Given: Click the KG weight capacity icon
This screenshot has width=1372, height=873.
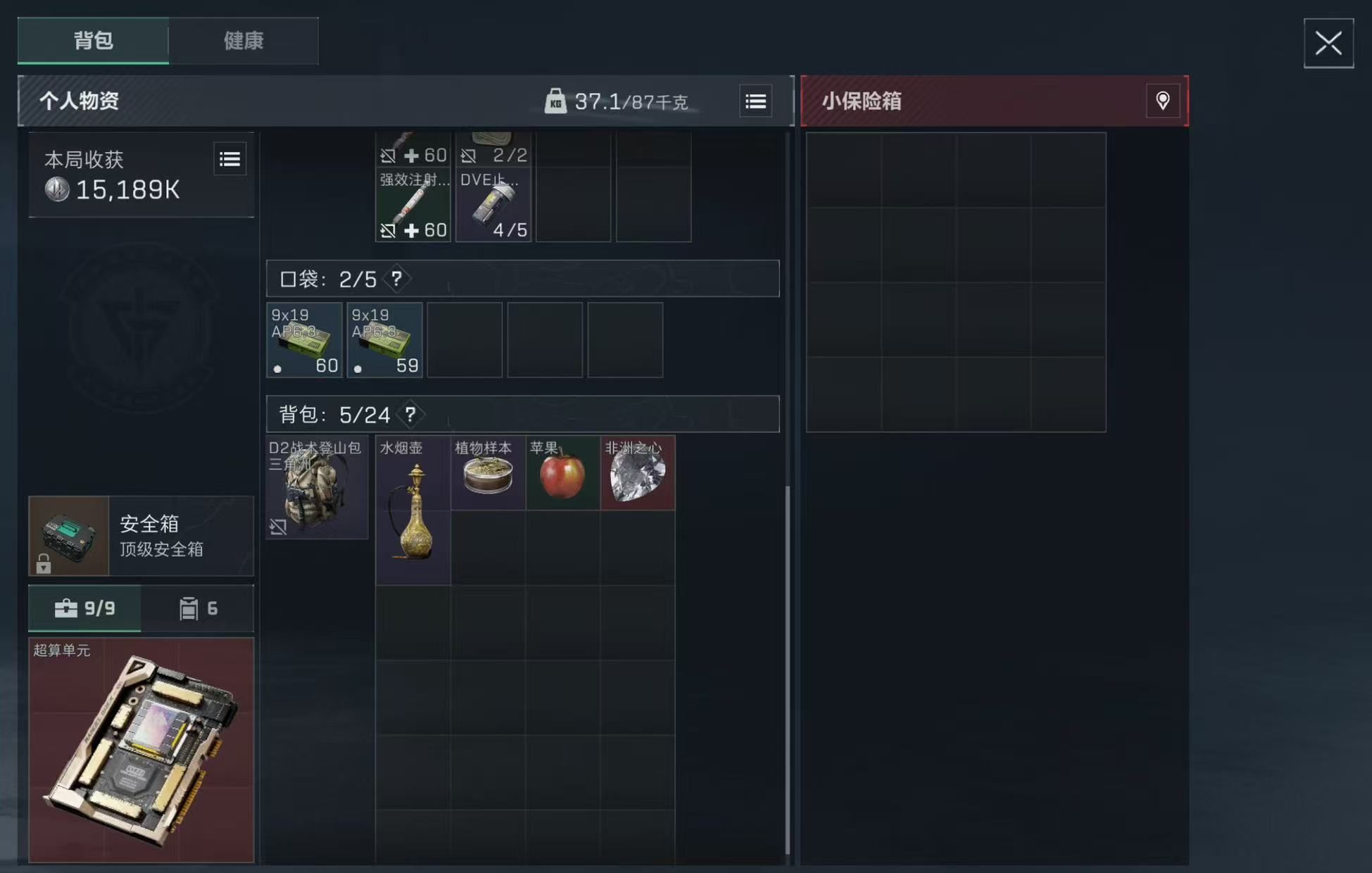Looking at the screenshot, I should (556, 101).
